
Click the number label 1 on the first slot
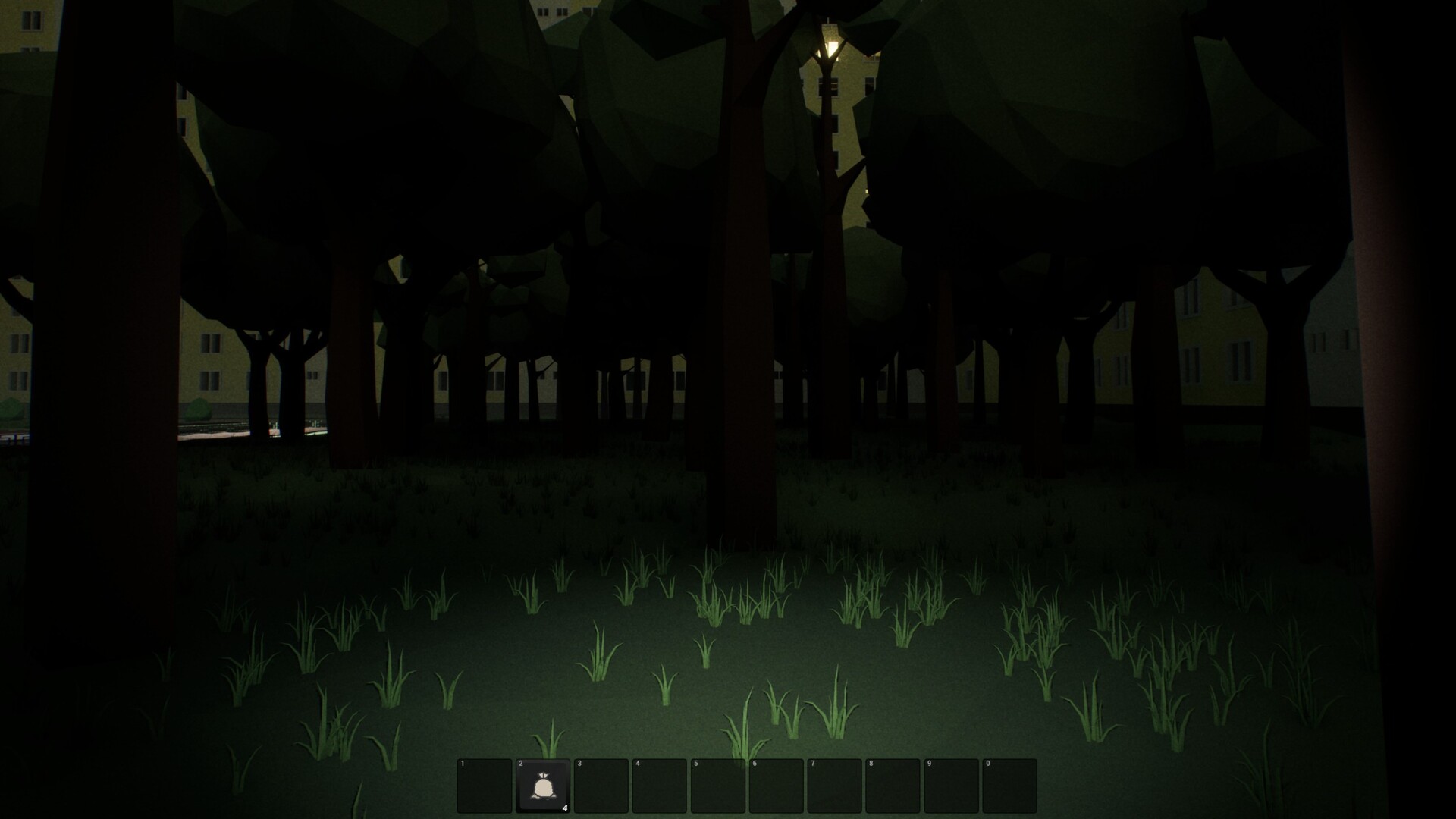click(463, 764)
